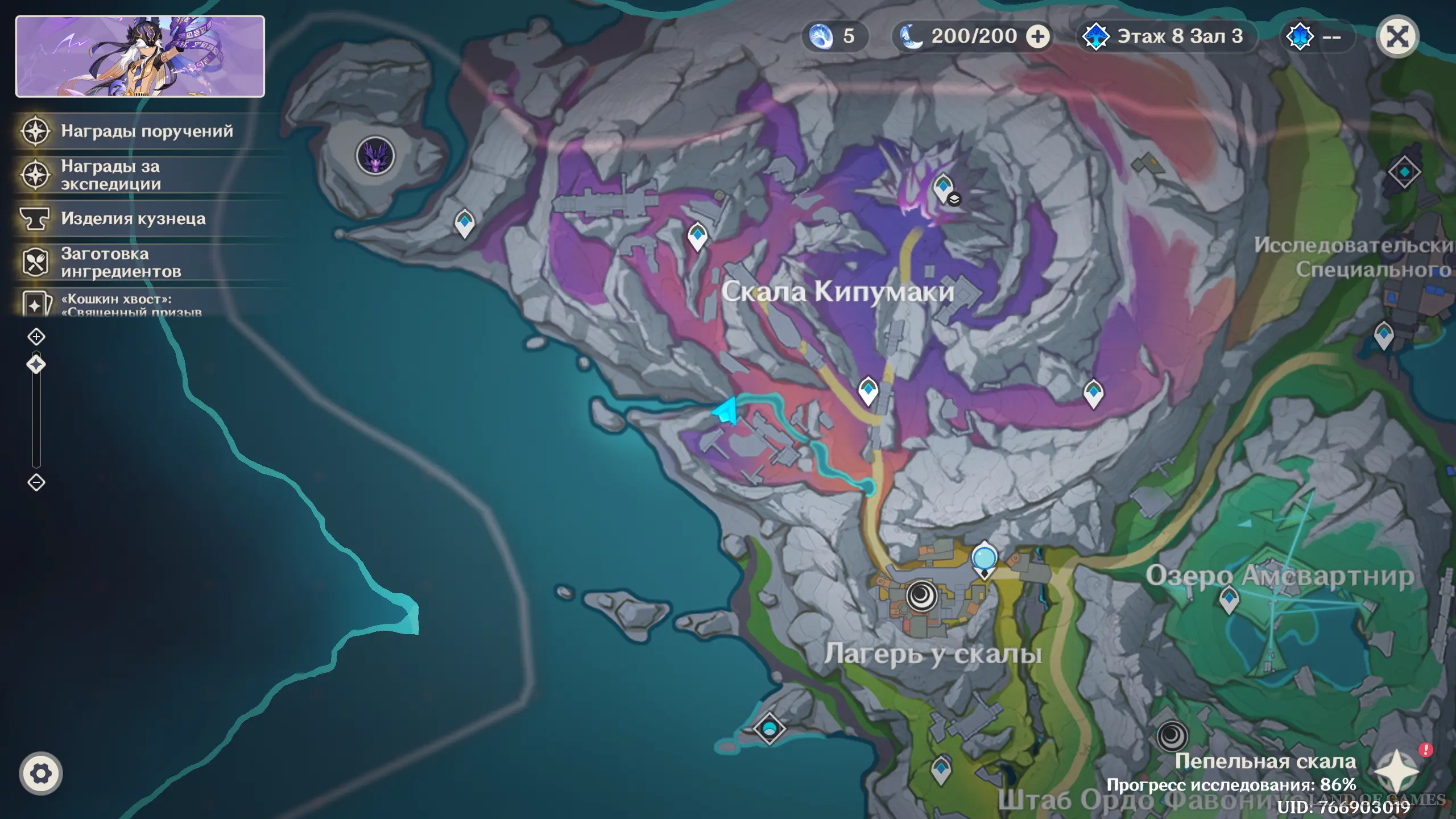Zoom out the map with minus button
Image resolution: width=1456 pixels, height=819 pixels.
pos(36,482)
